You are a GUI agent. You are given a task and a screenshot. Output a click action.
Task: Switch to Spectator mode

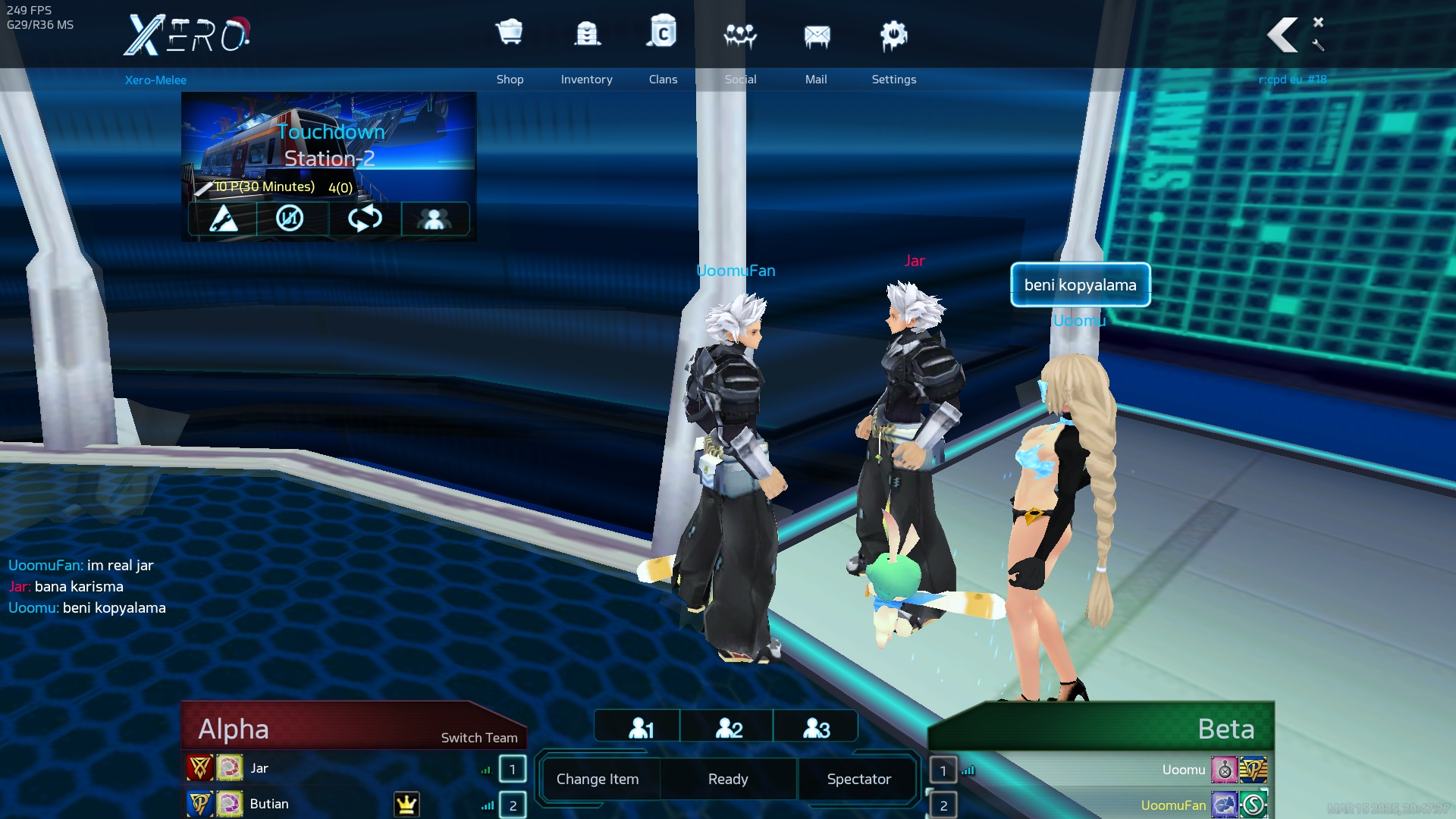(858, 779)
